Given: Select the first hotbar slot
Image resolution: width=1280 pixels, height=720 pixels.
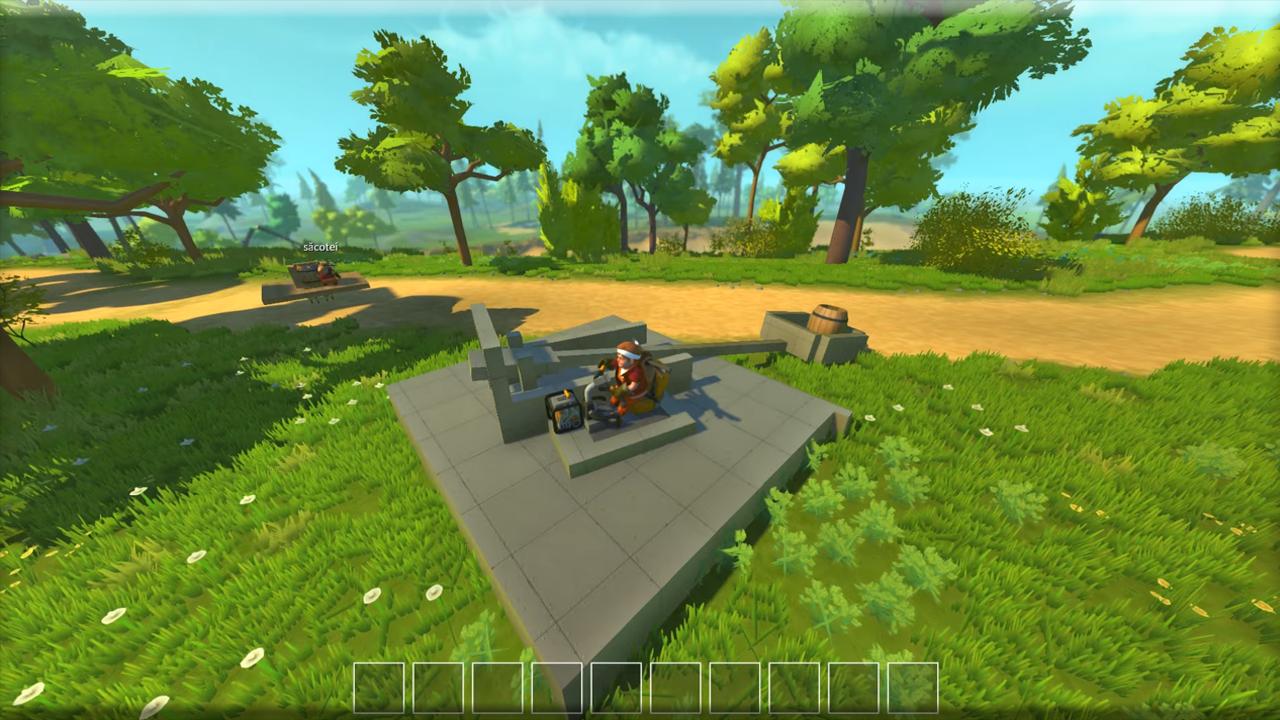Looking at the screenshot, I should click(378, 688).
